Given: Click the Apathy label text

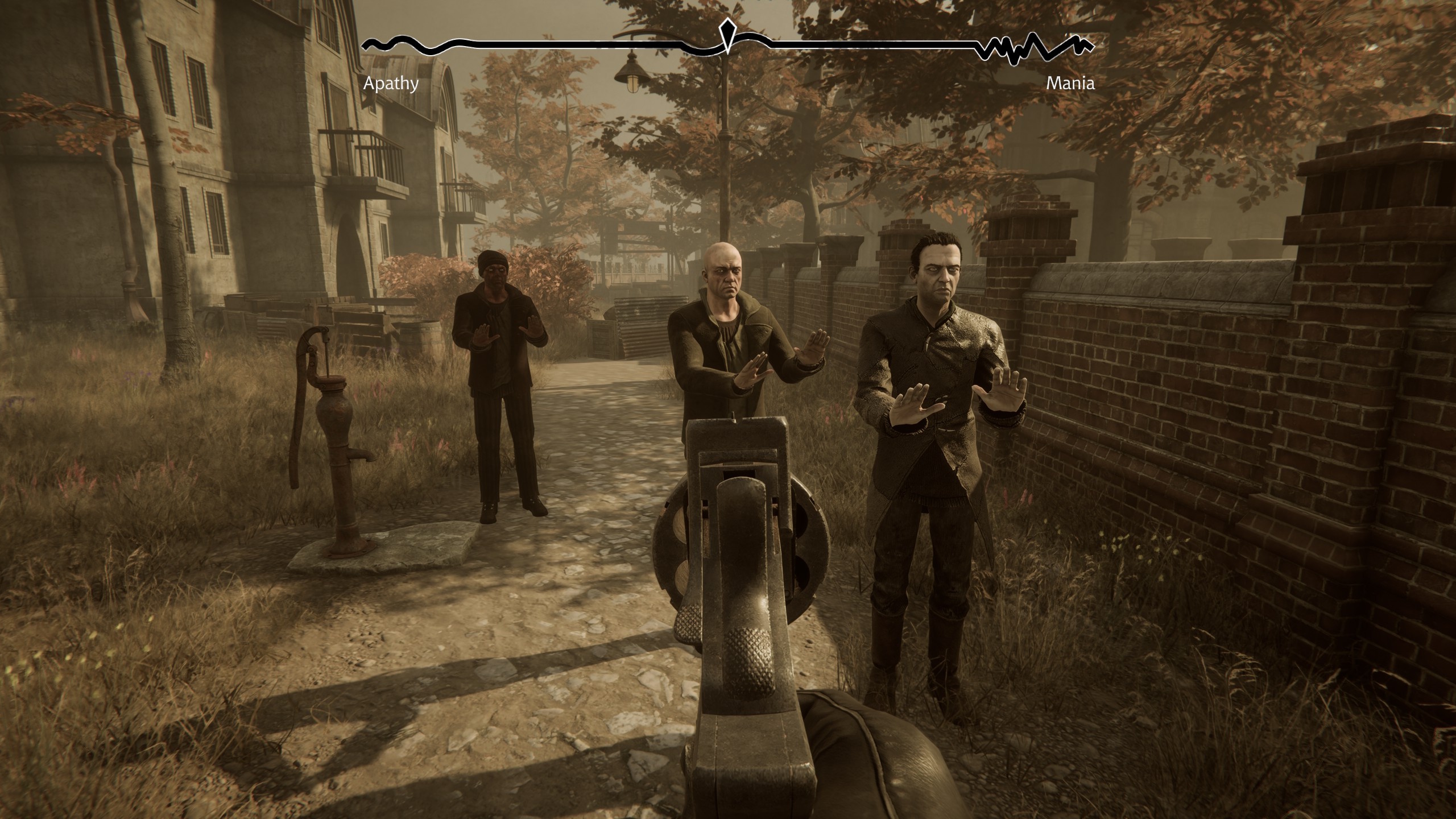Looking at the screenshot, I should point(390,84).
